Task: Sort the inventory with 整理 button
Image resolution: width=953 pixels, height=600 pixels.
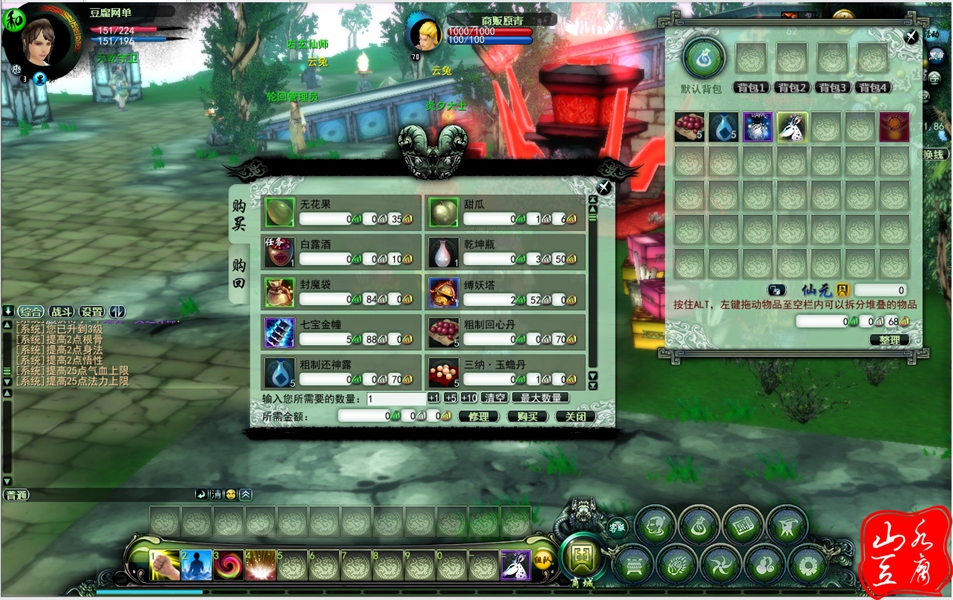Action: tap(888, 339)
